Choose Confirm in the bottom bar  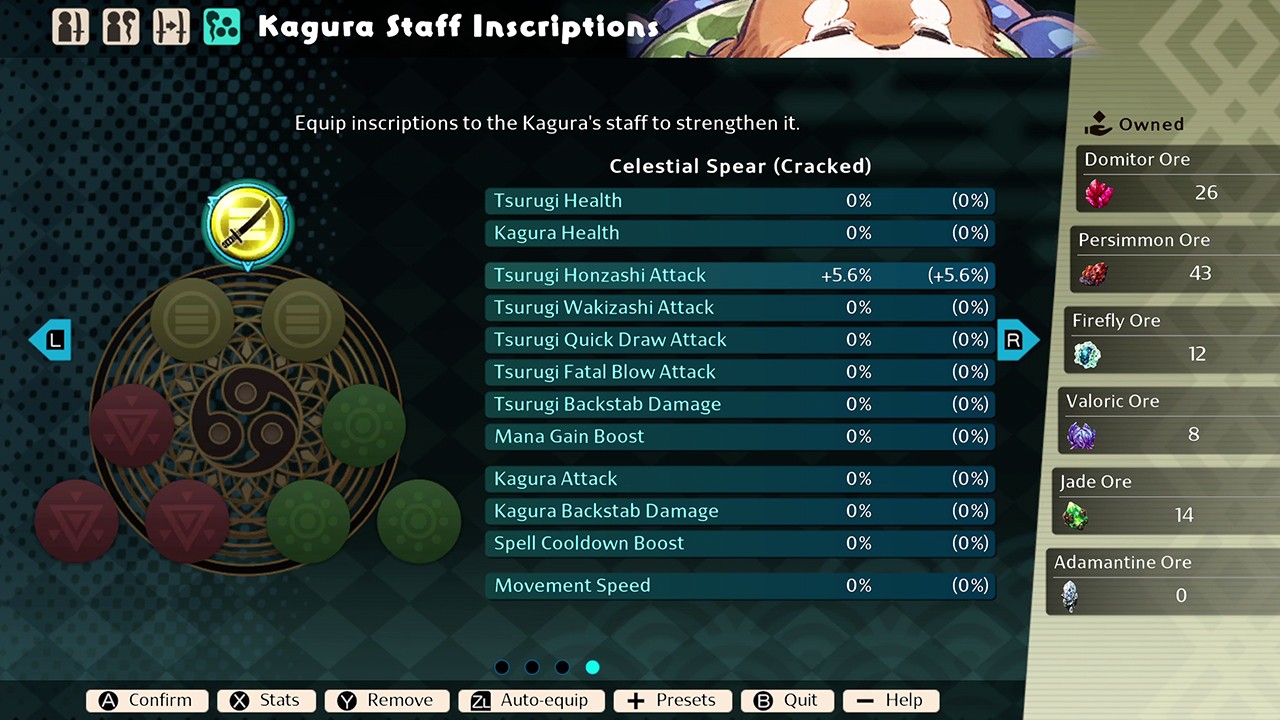(x=147, y=700)
